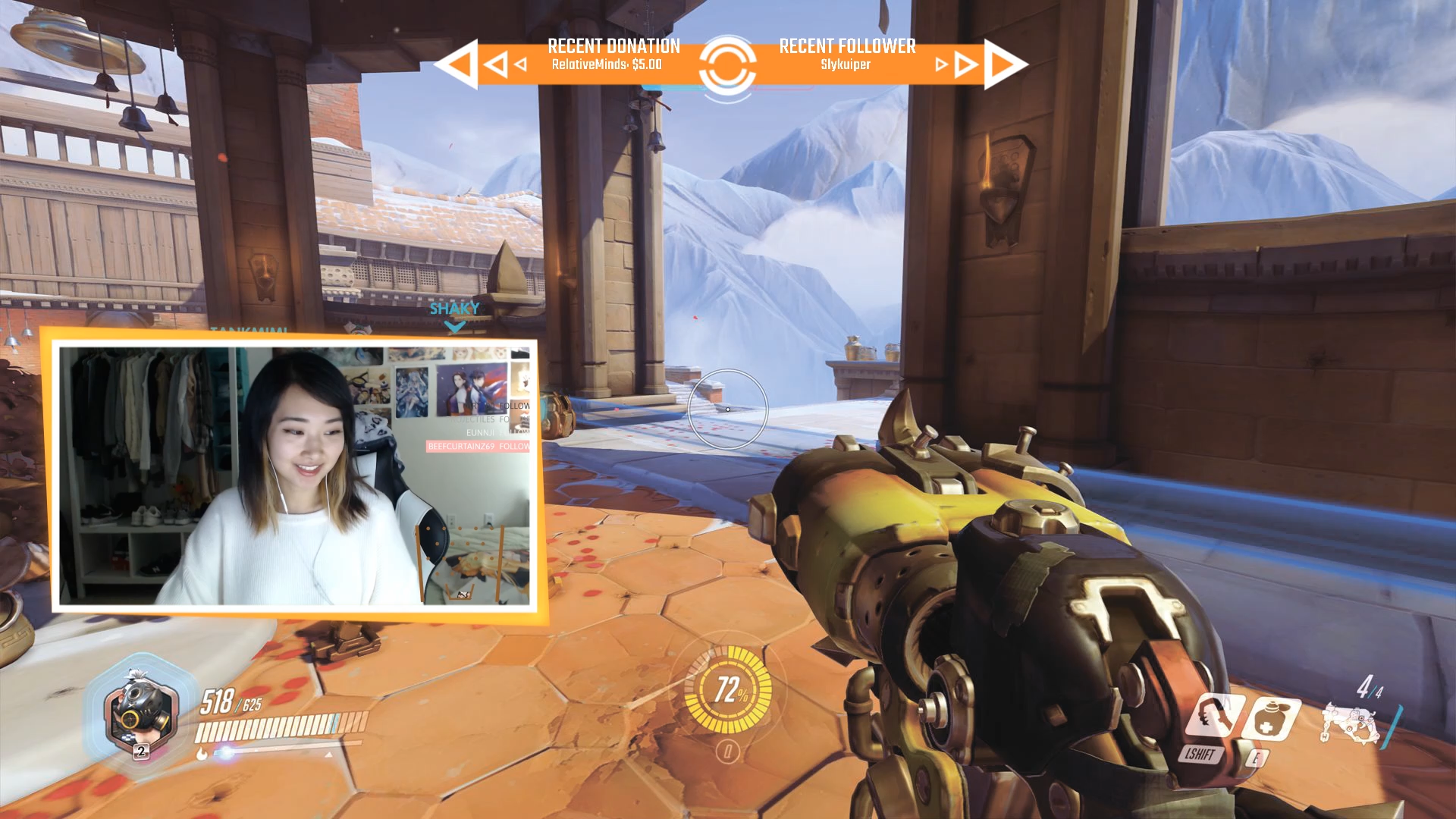This screenshot has width=1456, height=819.
Task: Click Slykuiper's follower name
Action: (846, 65)
